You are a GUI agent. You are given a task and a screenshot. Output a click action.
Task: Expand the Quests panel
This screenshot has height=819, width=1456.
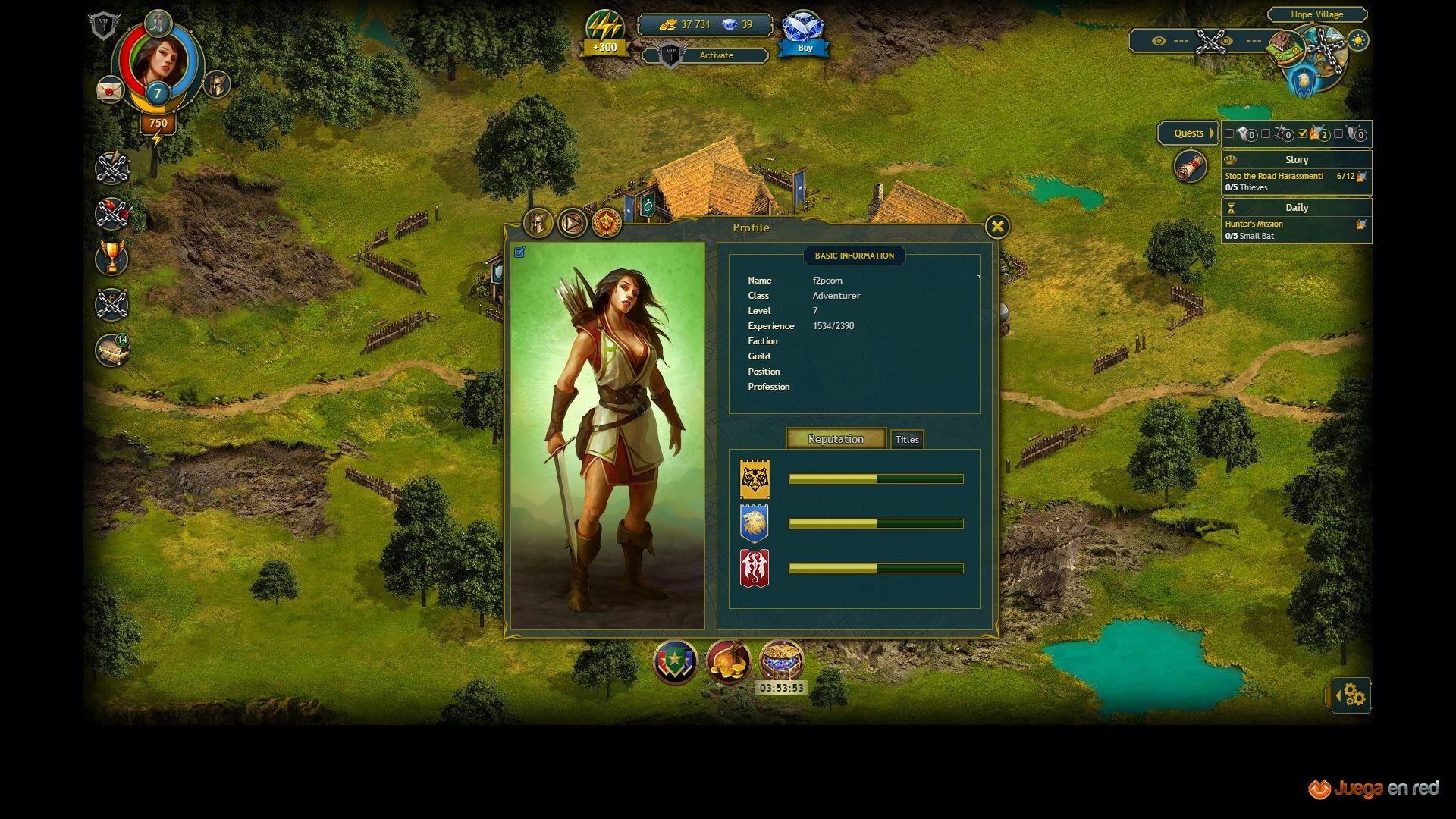coord(1188,133)
